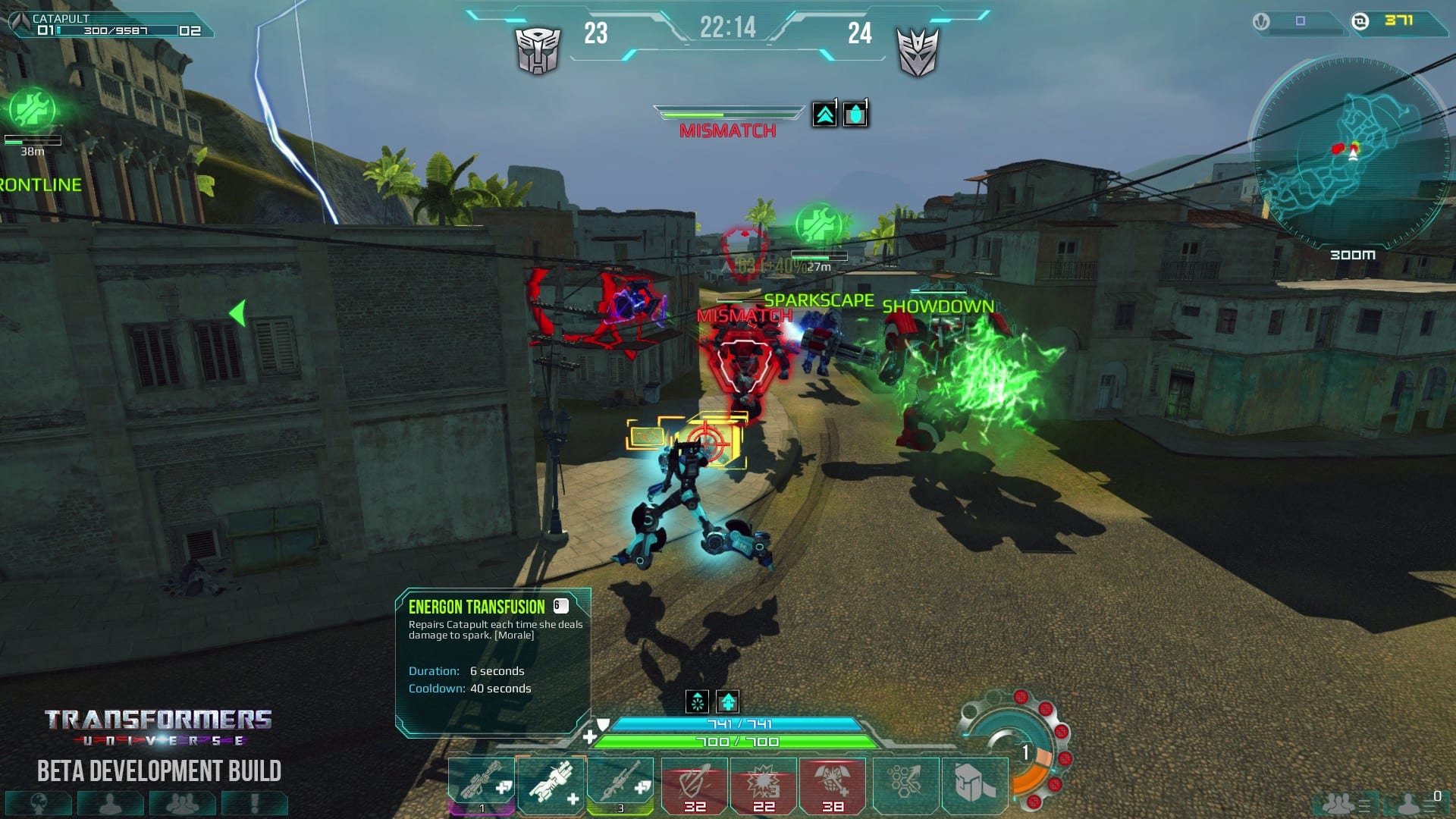Open the radar minimap
This screenshot has height=819, width=1456.
(1351, 152)
